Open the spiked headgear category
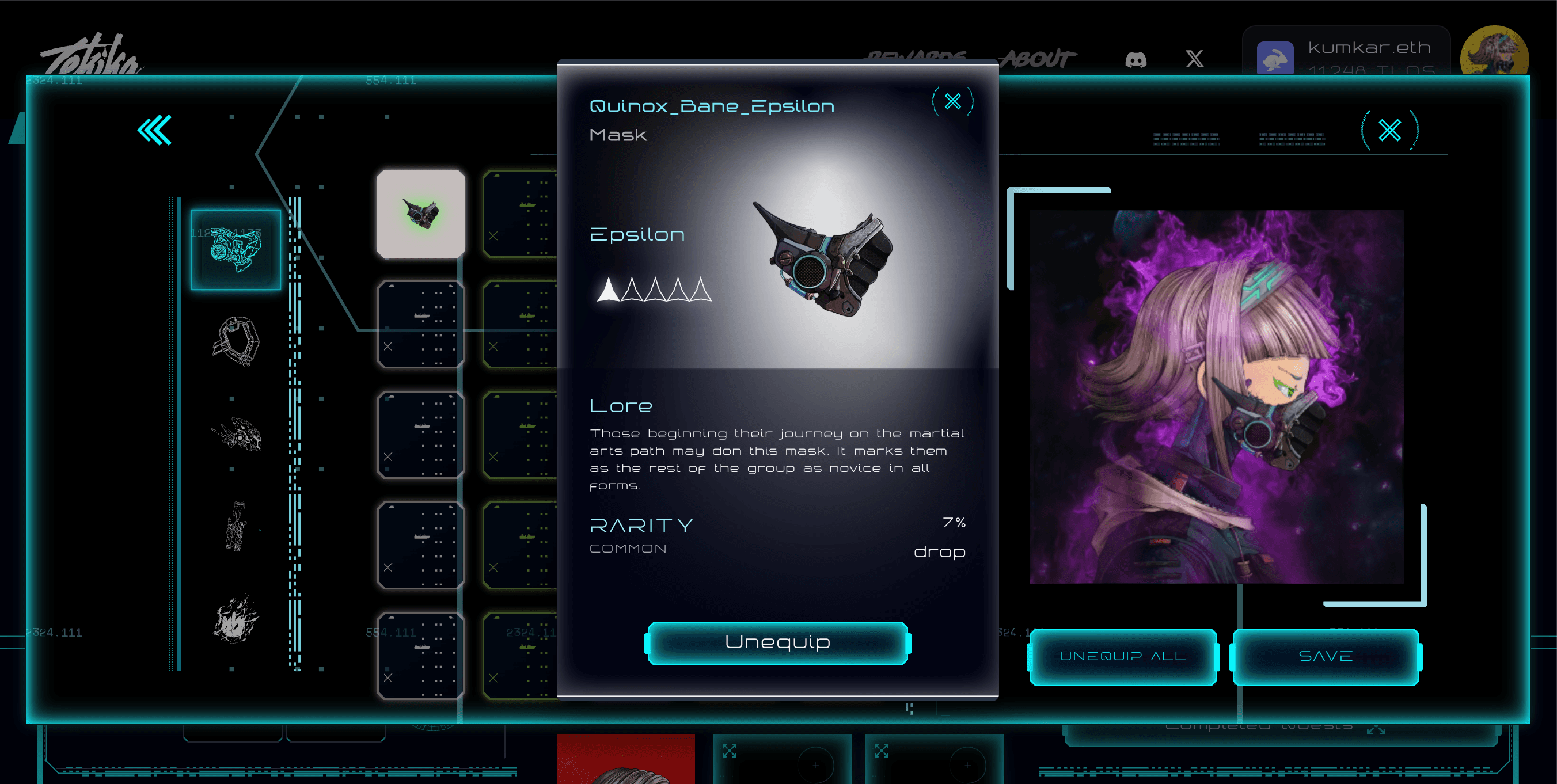1557x784 pixels. (x=236, y=433)
